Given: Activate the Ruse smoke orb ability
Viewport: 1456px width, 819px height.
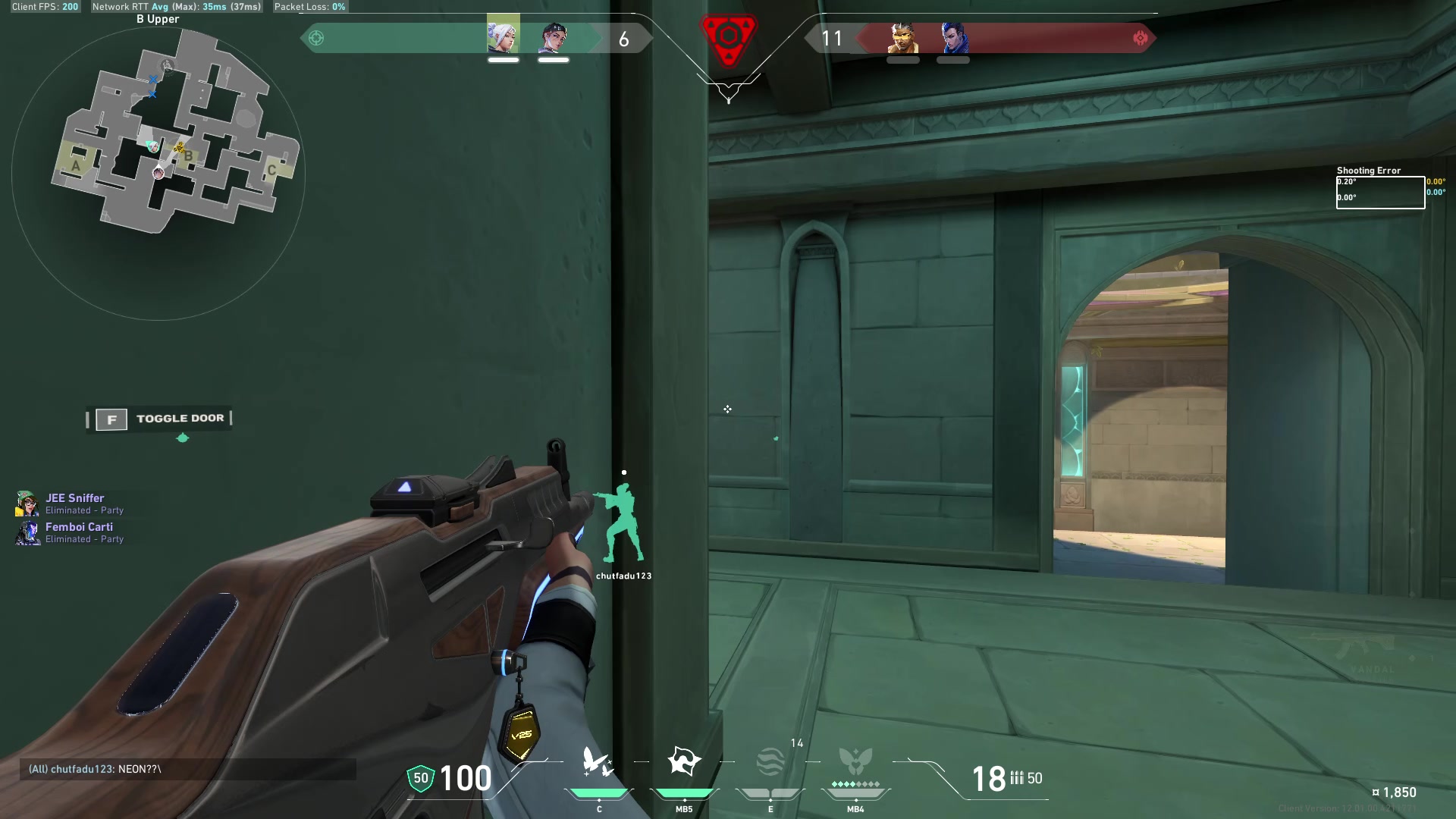Looking at the screenshot, I should 770,762.
